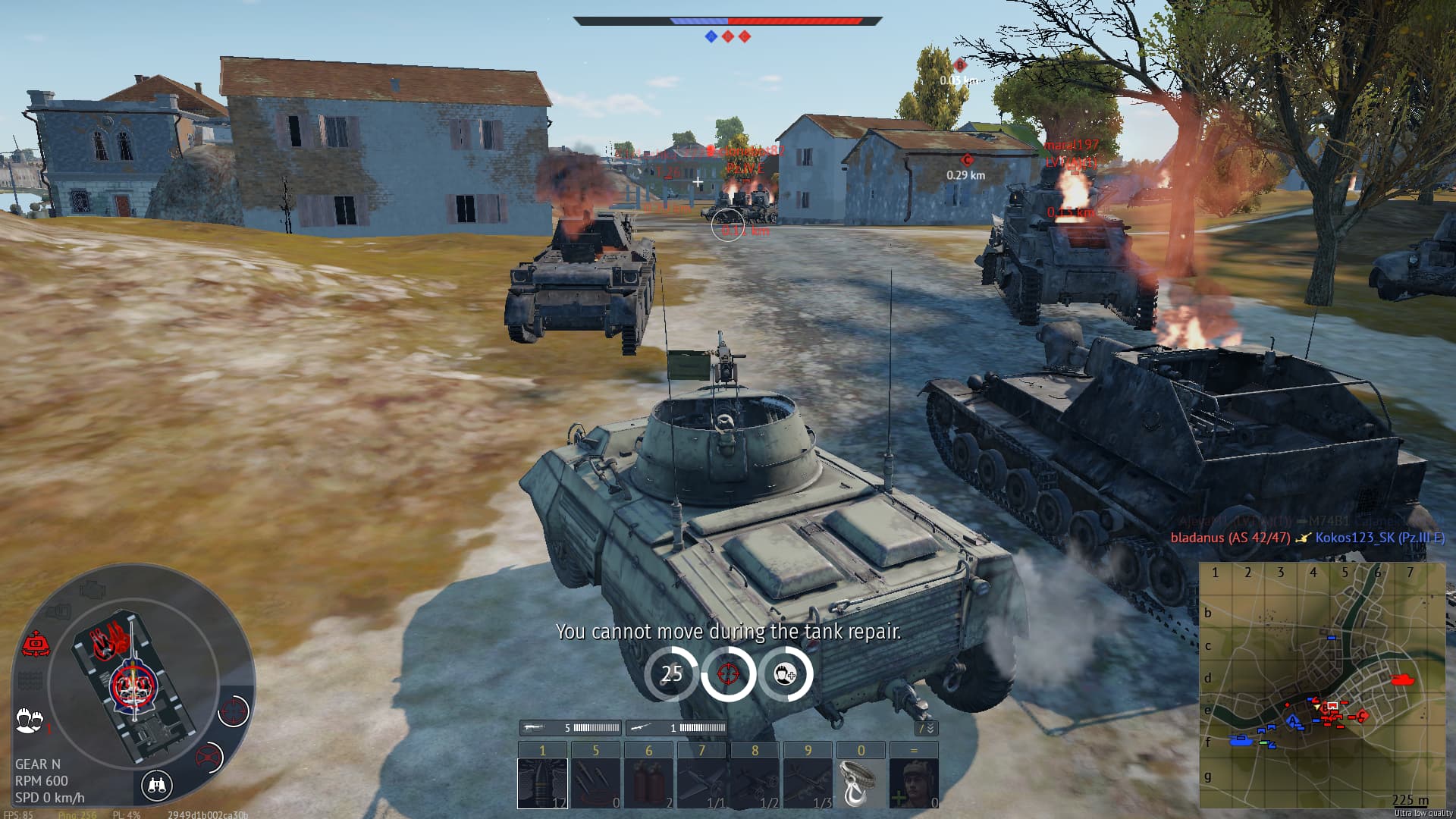Click the binoculars icon on the damage indicator
This screenshot has width=1456, height=819.
click(x=158, y=784)
